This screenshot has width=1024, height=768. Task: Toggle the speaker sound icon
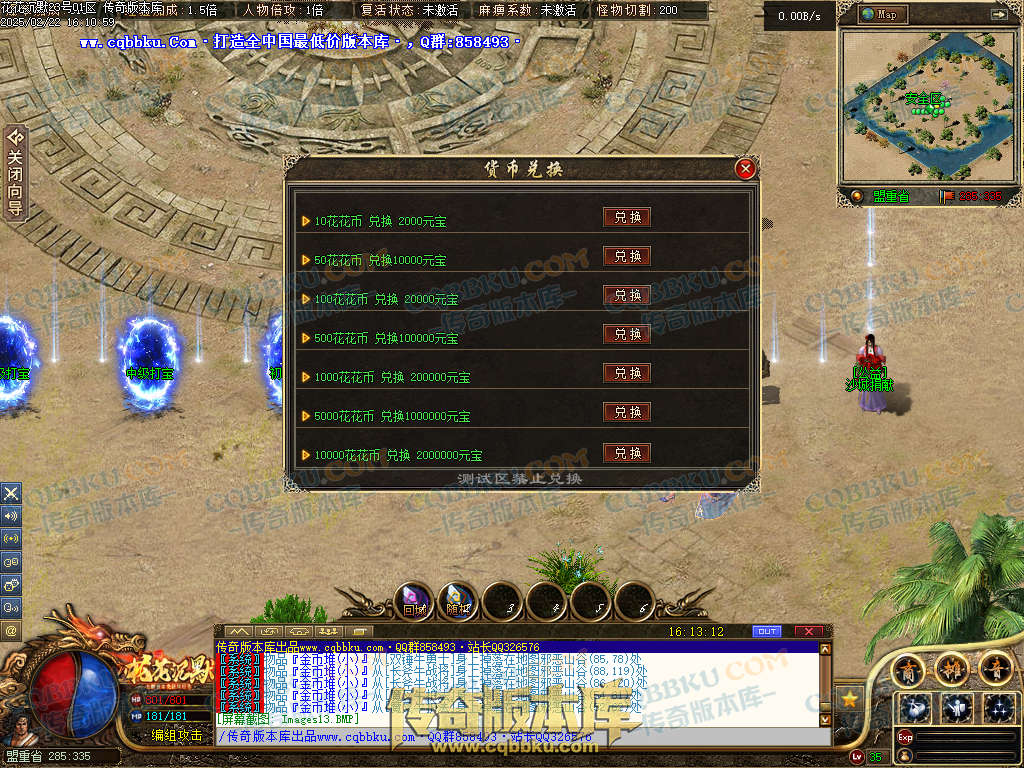[11, 516]
